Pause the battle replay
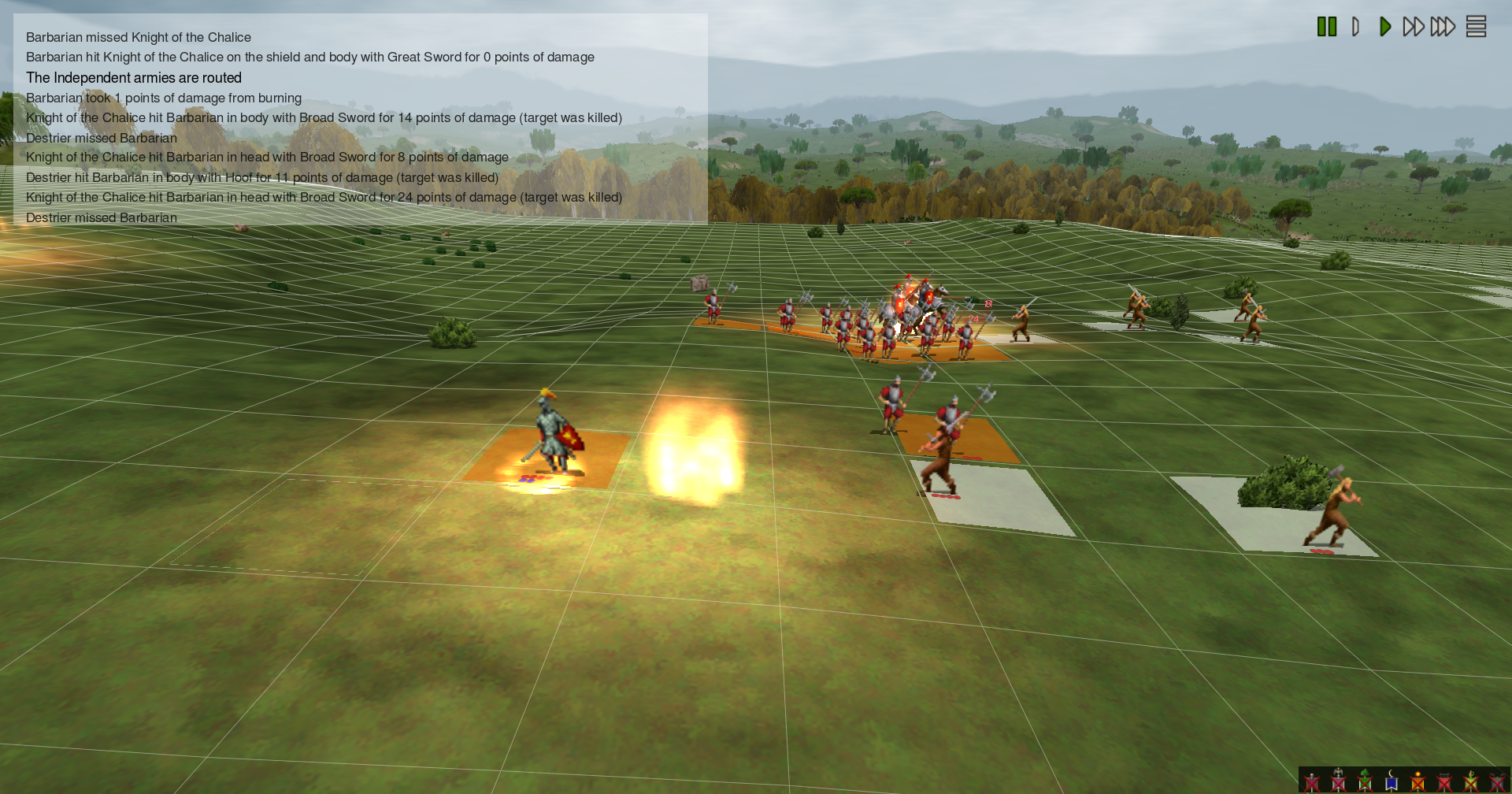The height and width of the screenshot is (794, 1512). coord(1327,27)
